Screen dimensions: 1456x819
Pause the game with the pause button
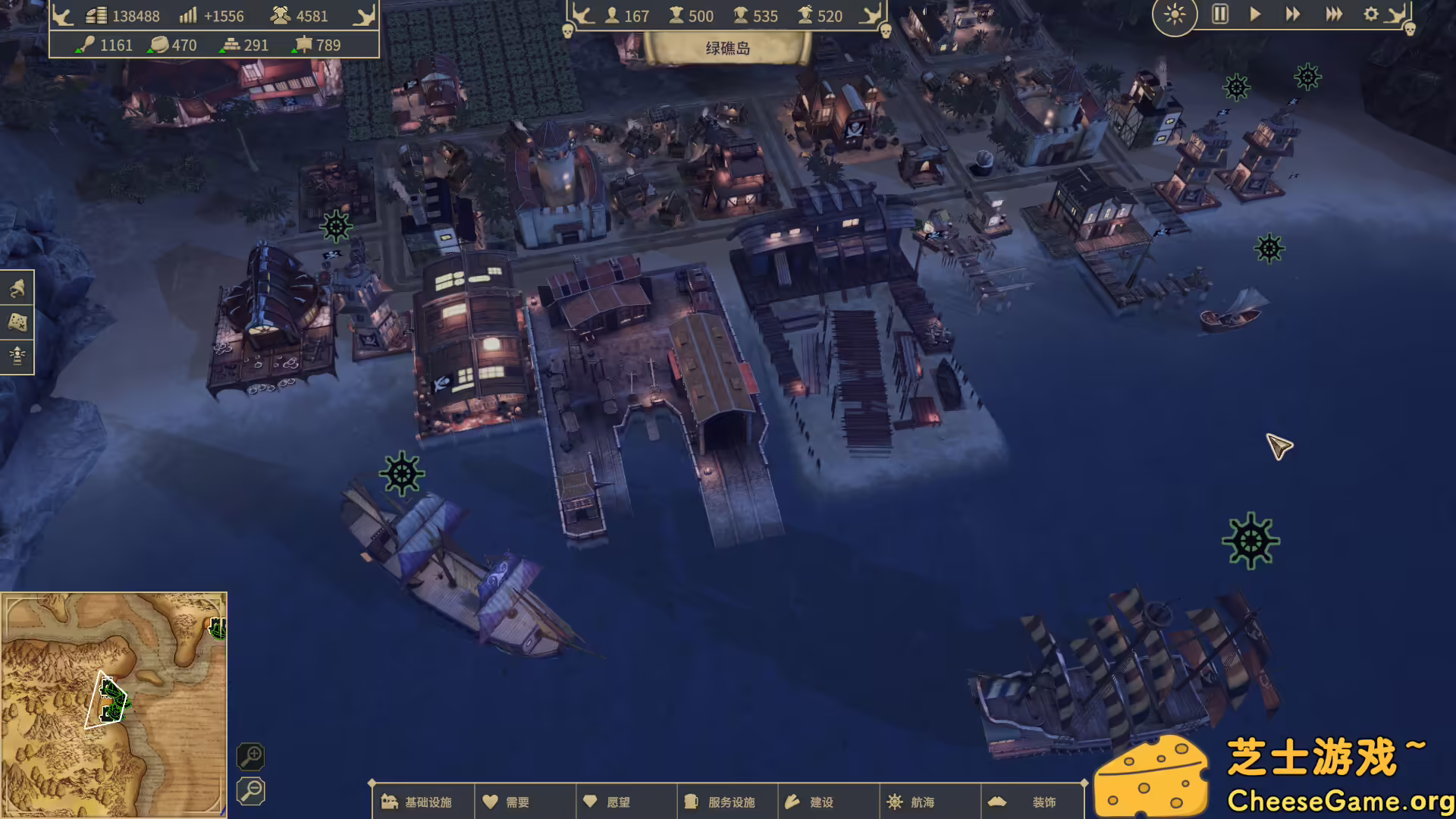[x=1219, y=14]
